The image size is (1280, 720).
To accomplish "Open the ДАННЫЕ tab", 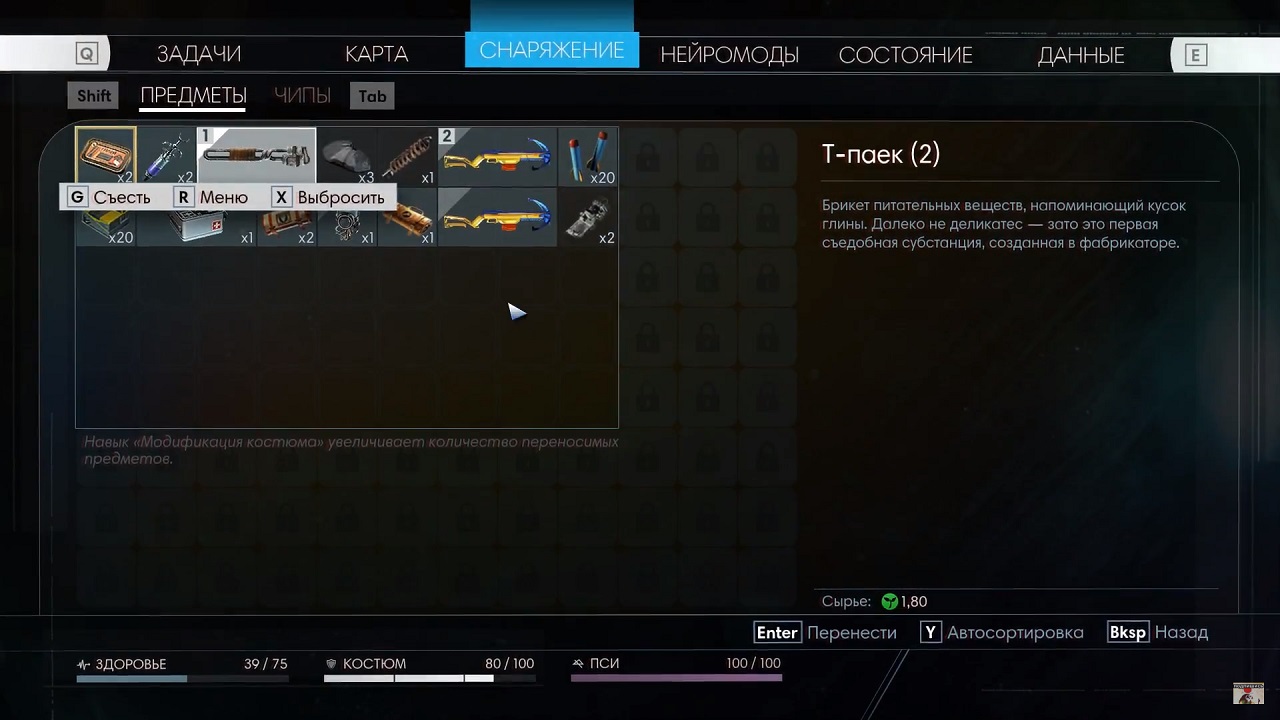I will (1081, 55).
